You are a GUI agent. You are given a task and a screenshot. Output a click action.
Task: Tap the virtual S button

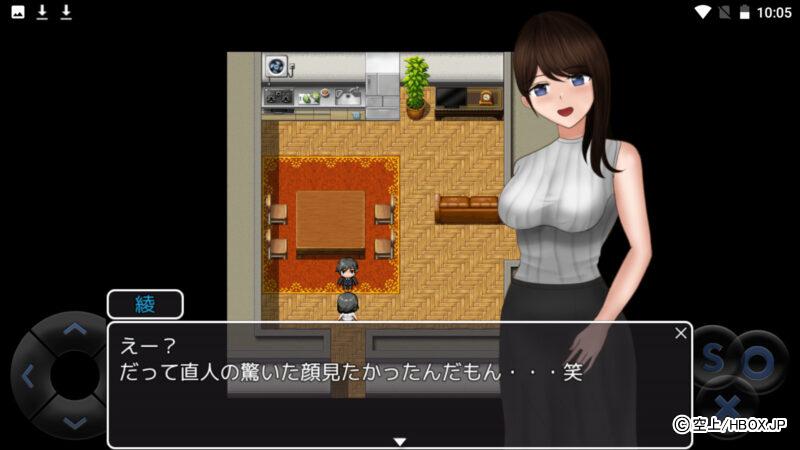(x=712, y=359)
